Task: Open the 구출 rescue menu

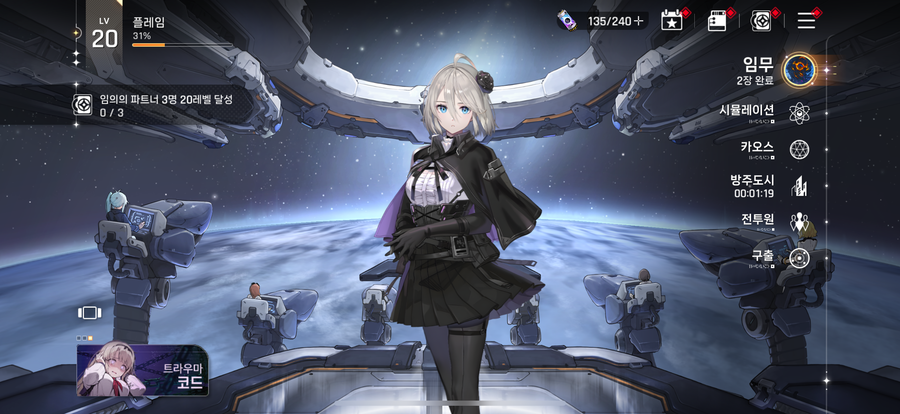Action: (x=798, y=258)
